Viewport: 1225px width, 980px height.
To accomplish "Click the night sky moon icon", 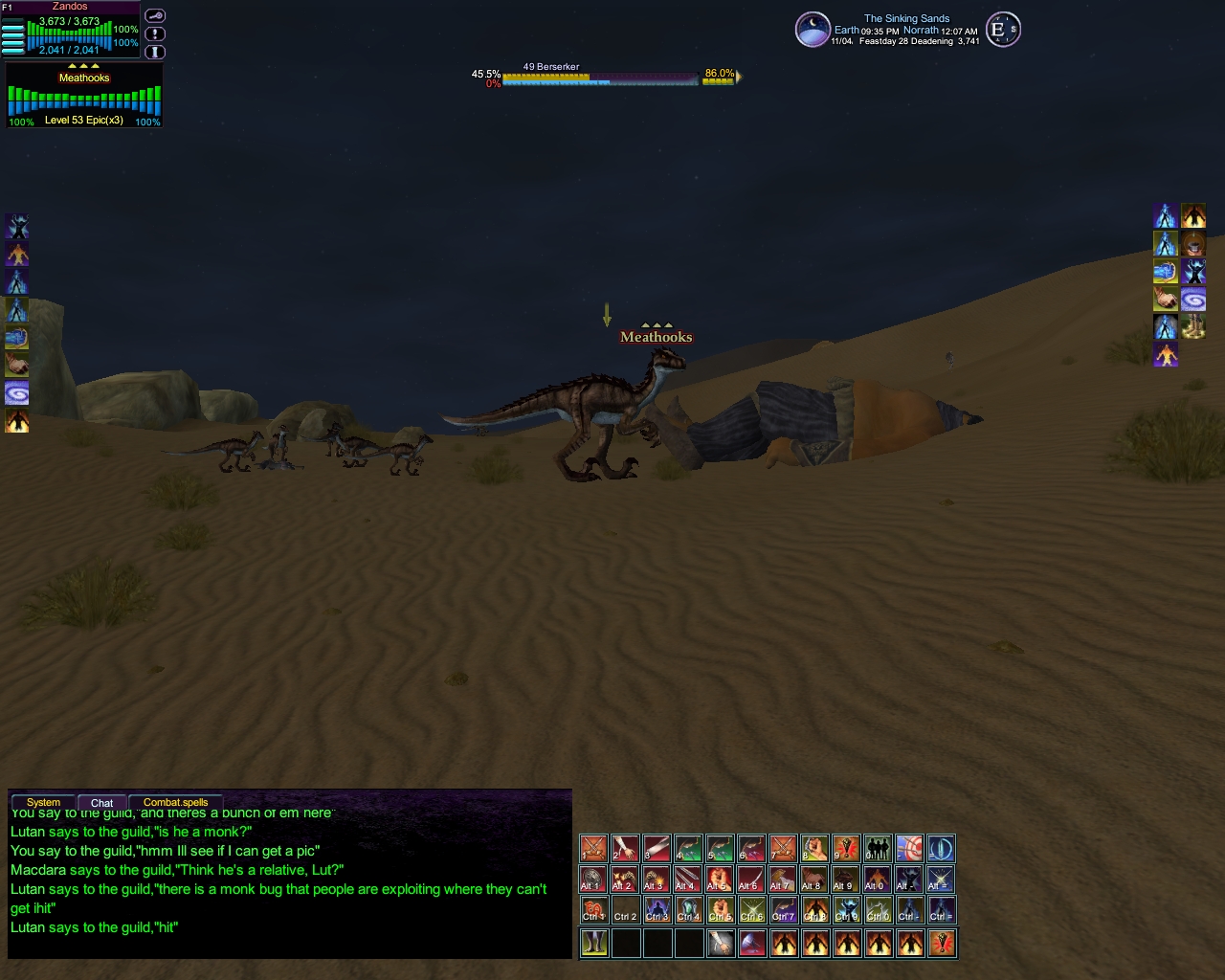I will [813, 30].
